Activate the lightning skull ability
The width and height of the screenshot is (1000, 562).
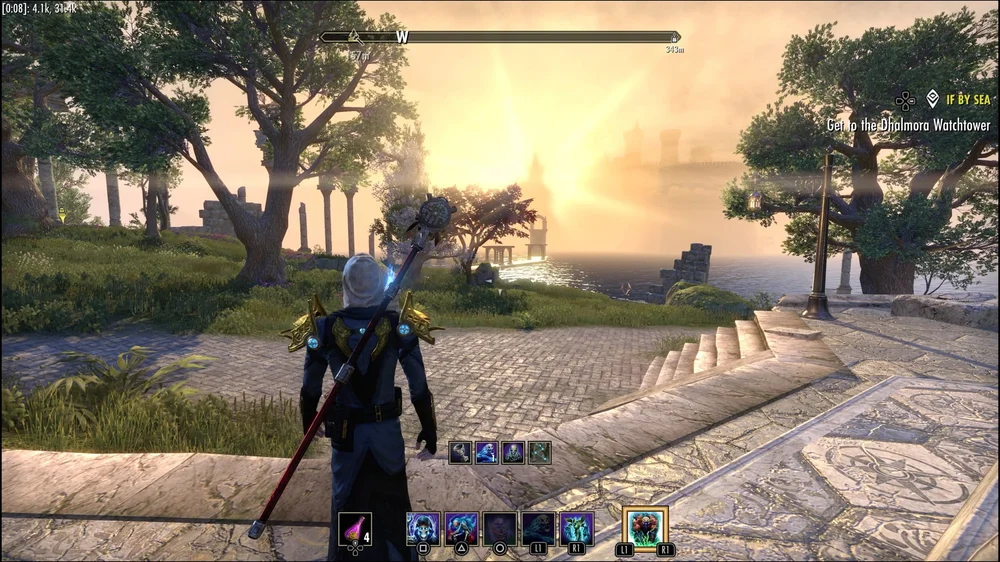click(x=423, y=528)
